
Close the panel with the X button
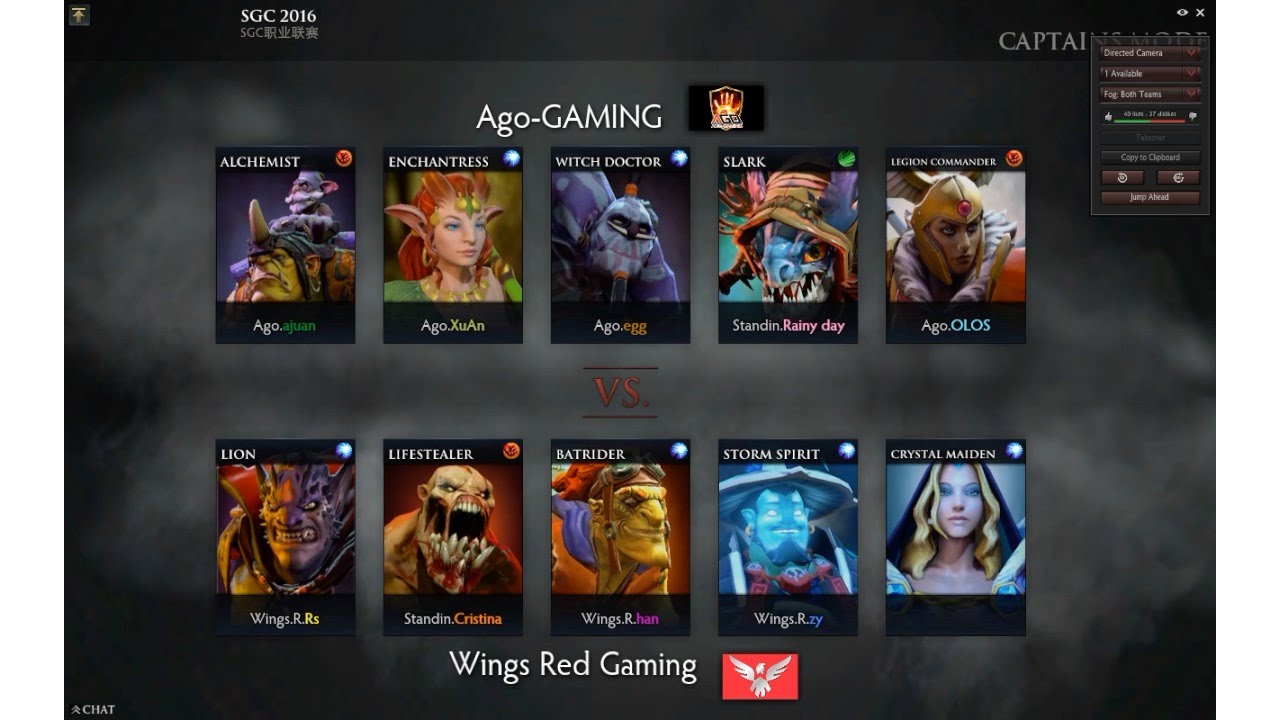1201,13
